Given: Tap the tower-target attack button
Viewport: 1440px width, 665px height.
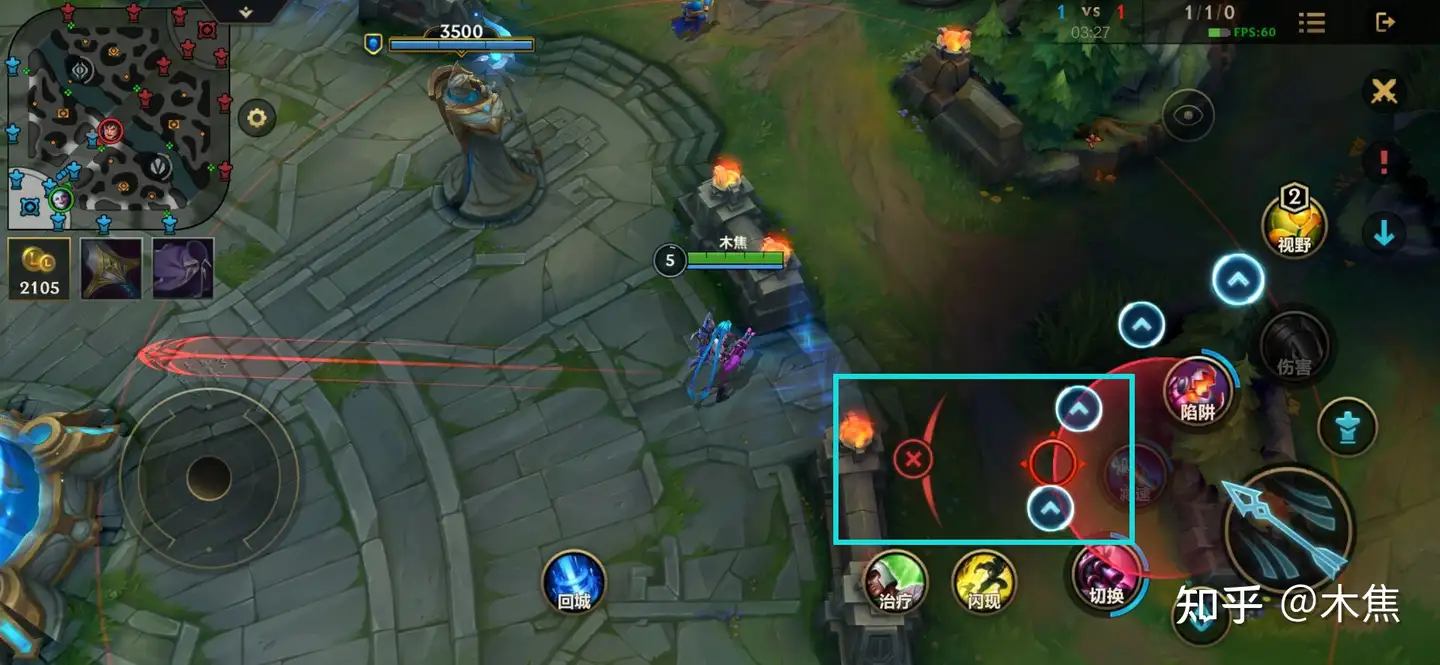Looking at the screenshot, I should pos(1347,427).
